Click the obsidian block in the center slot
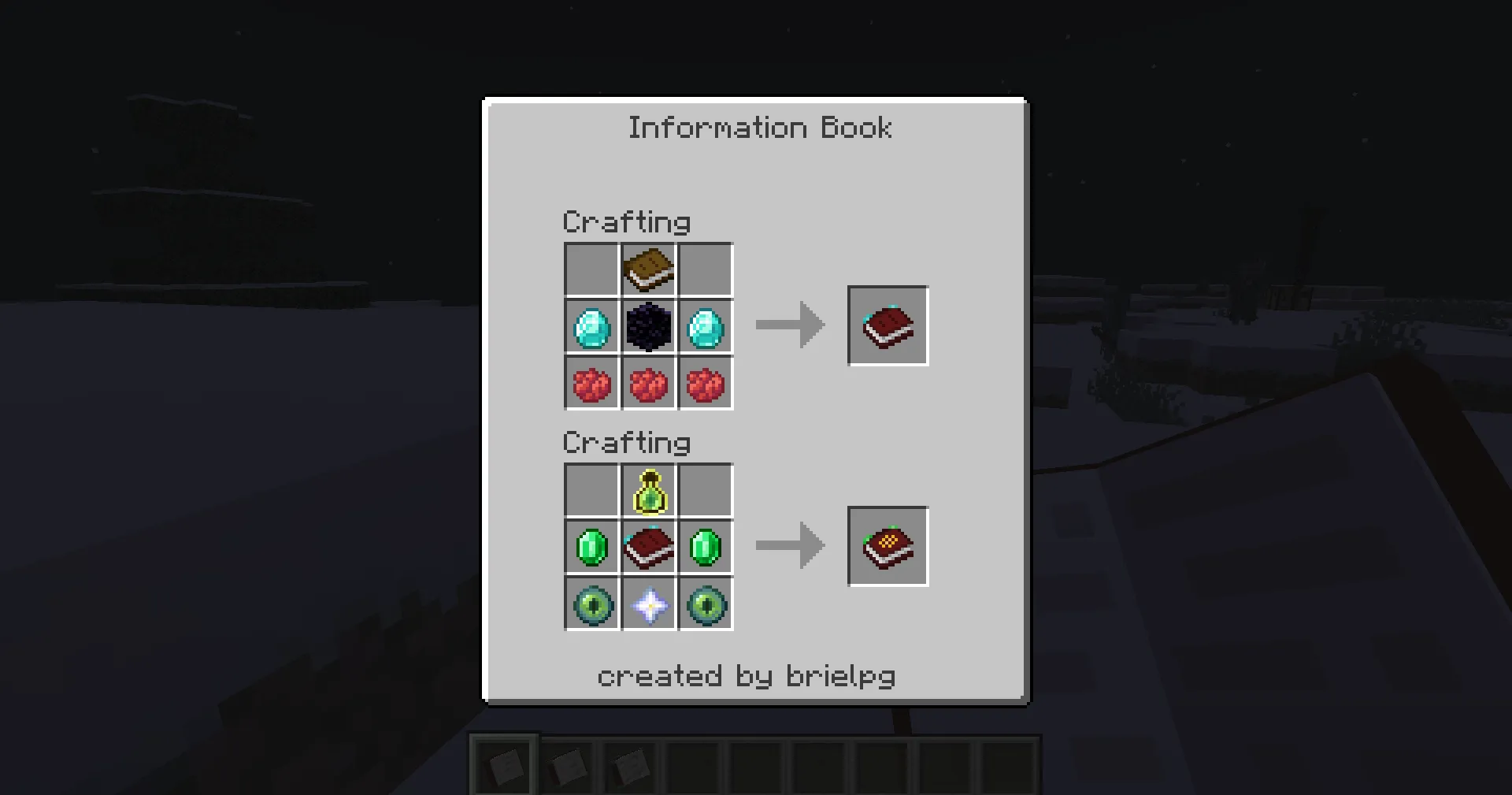The image size is (1512, 795). pyautogui.click(x=648, y=326)
